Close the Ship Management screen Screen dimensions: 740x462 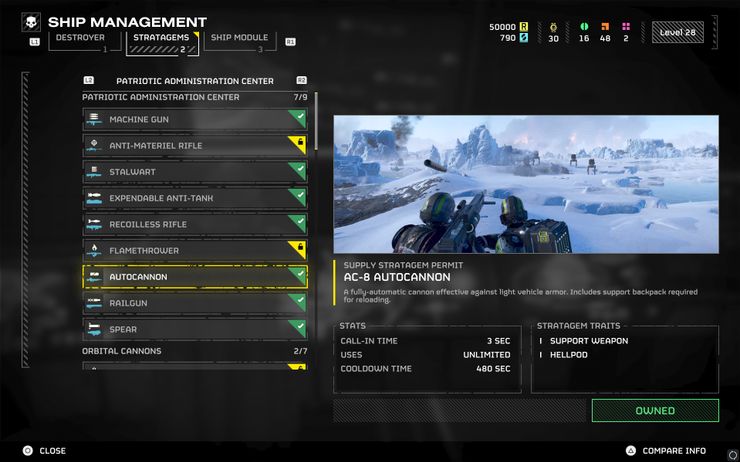coord(45,451)
